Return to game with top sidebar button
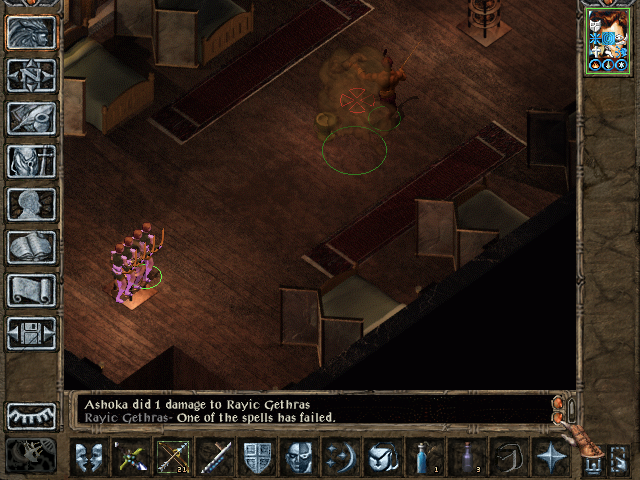The width and height of the screenshot is (640, 480). [31, 32]
